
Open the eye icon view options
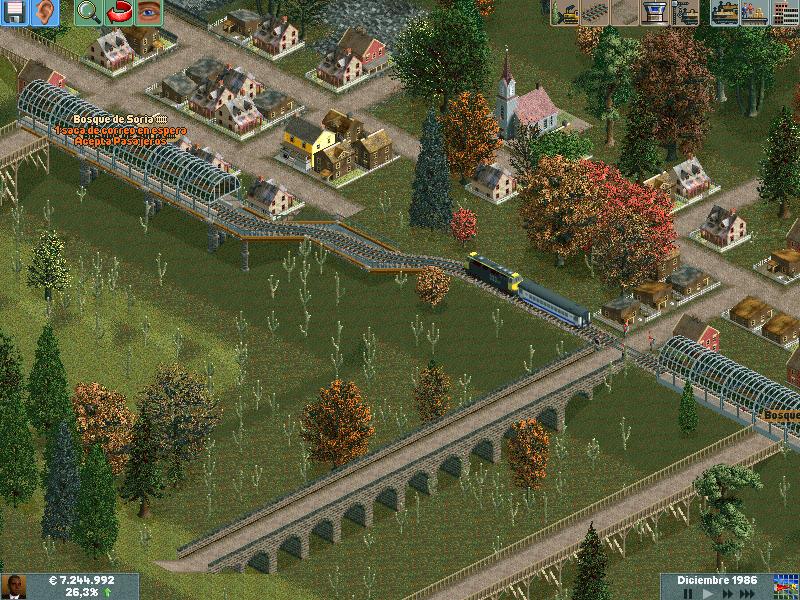tap(149, 13)
